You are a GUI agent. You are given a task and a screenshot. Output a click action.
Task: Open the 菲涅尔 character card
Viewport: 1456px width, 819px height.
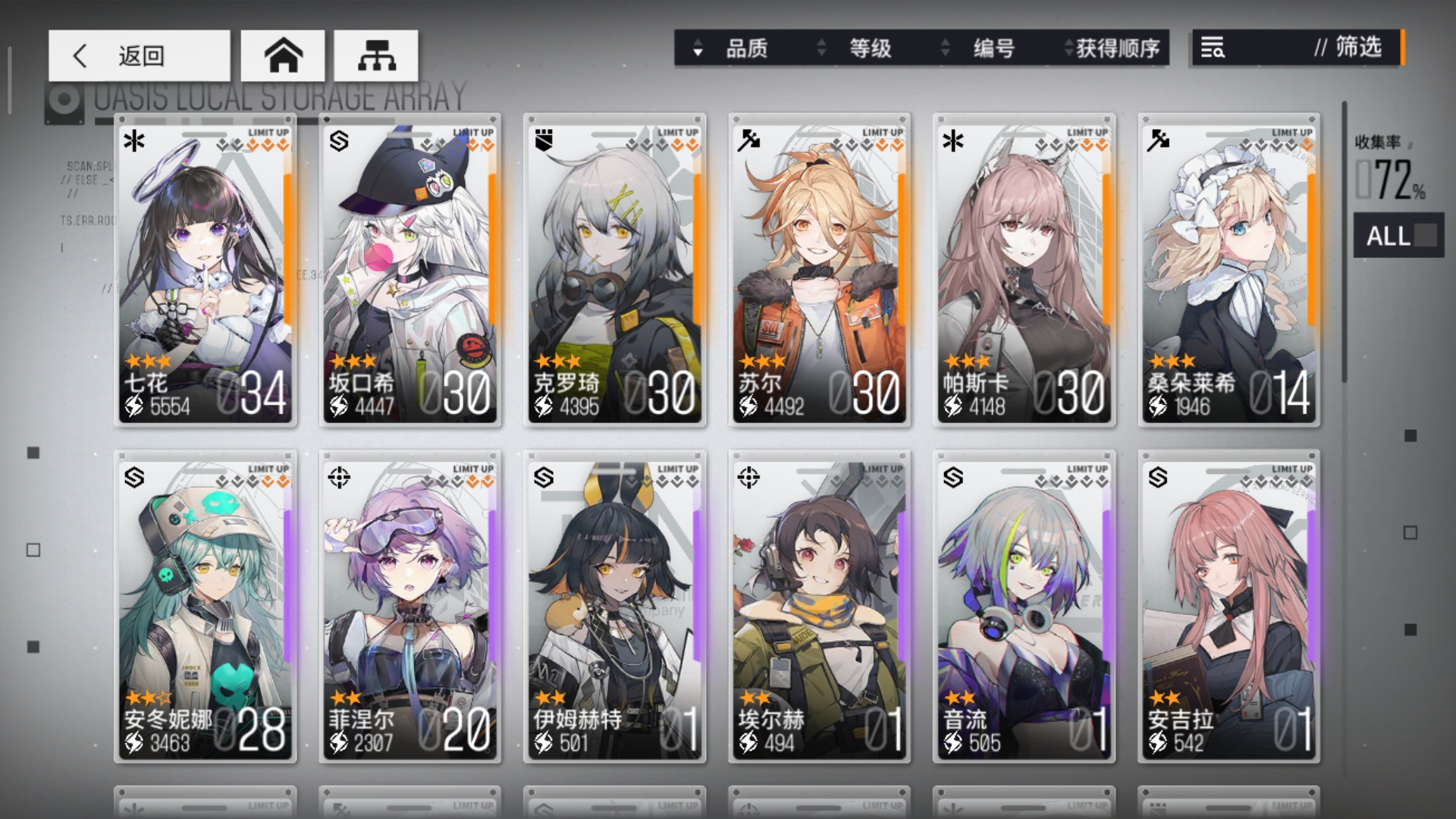[x=410, y=606]
